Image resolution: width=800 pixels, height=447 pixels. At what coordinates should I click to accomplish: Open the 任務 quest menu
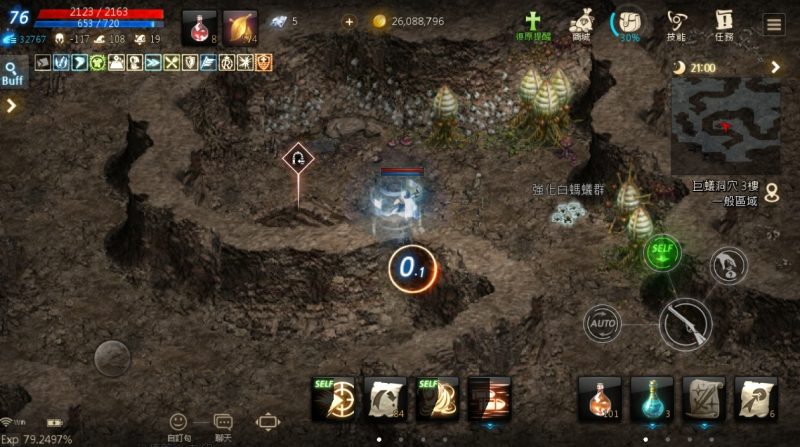pyautogui.click(x=725, y=24)
